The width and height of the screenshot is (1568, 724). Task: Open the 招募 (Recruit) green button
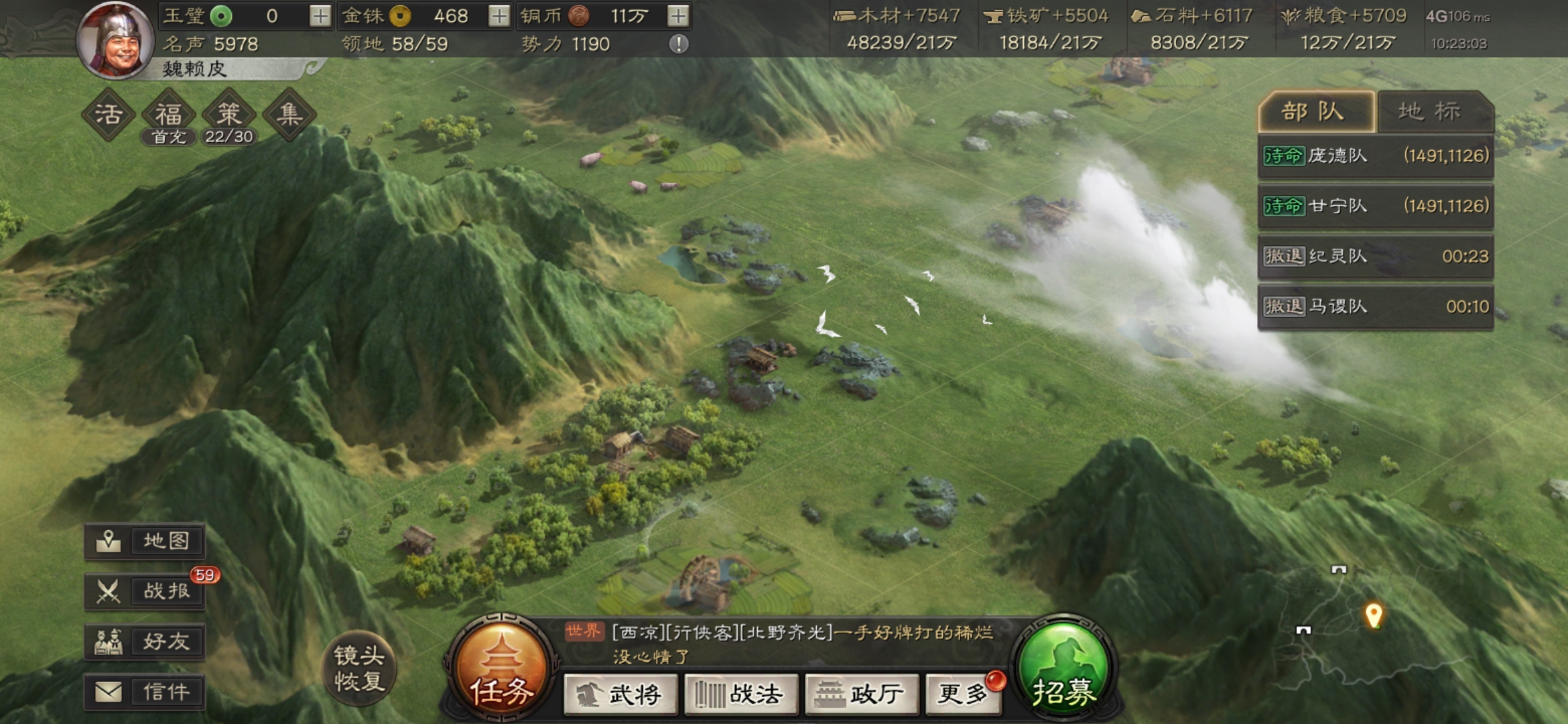pos(1063,669)
